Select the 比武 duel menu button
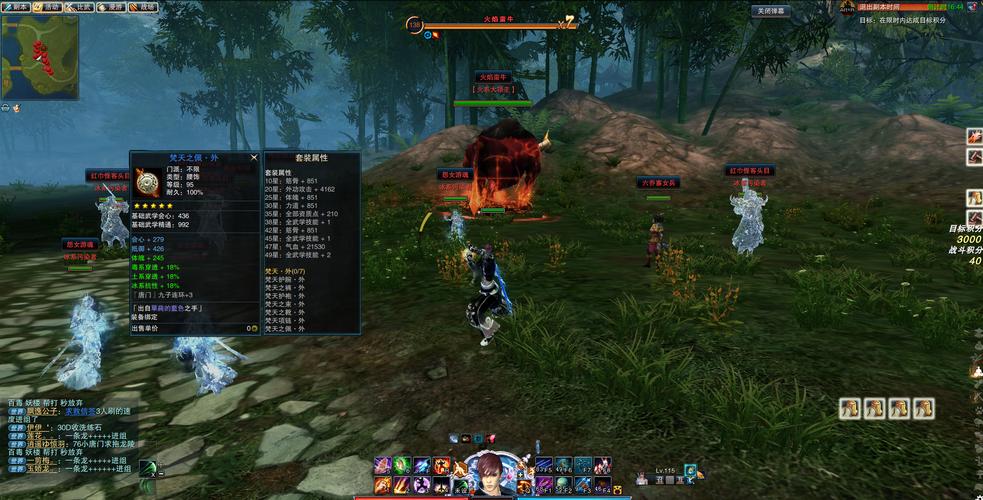 [x=81, y=7]
